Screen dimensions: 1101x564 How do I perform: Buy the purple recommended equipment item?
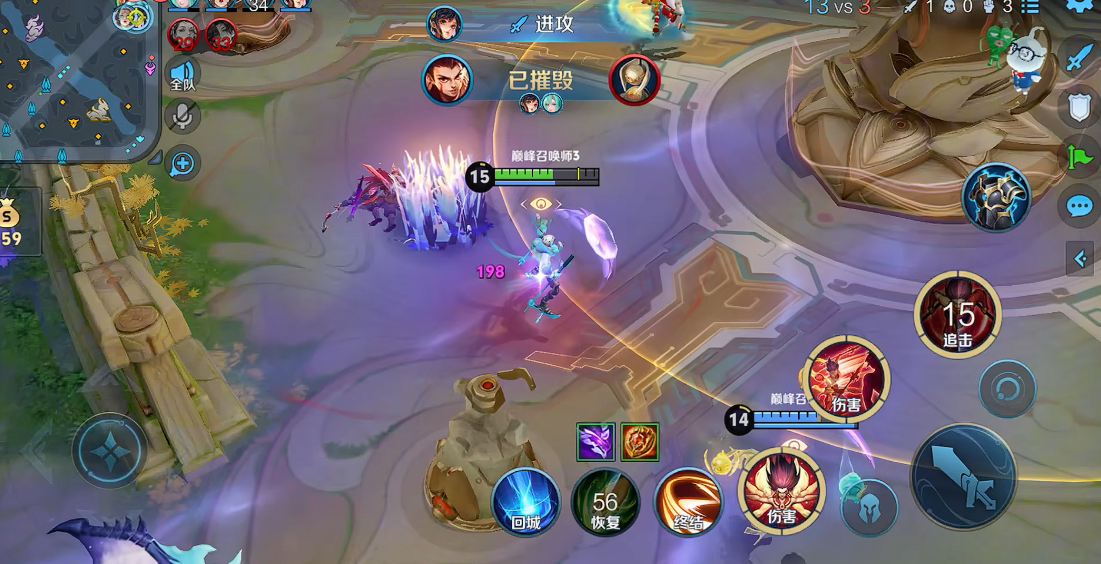coord(595,441)
